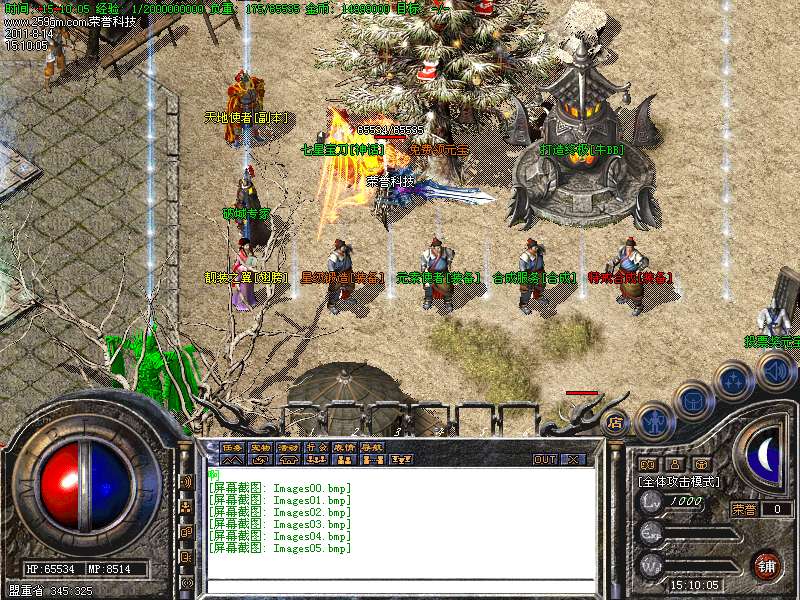The width and height of the screenshot is (800, 600).
Task: Close the game with the X button
Action: (574, 459)
